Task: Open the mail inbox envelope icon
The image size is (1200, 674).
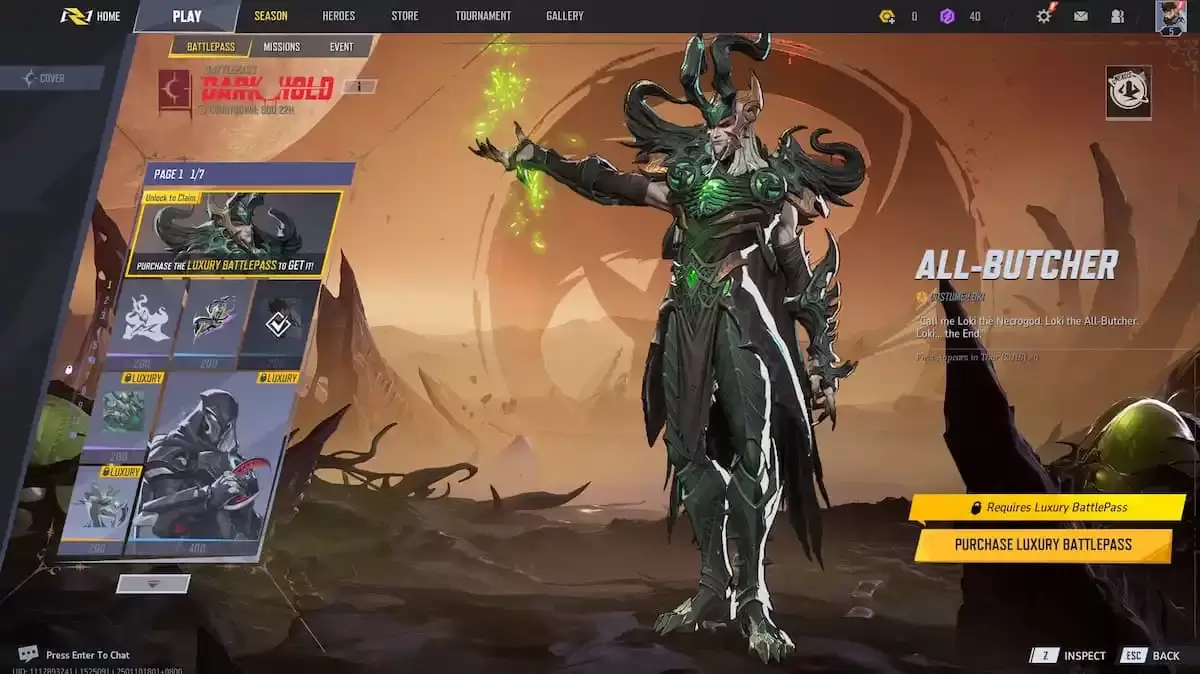Action: [1081, 16]
